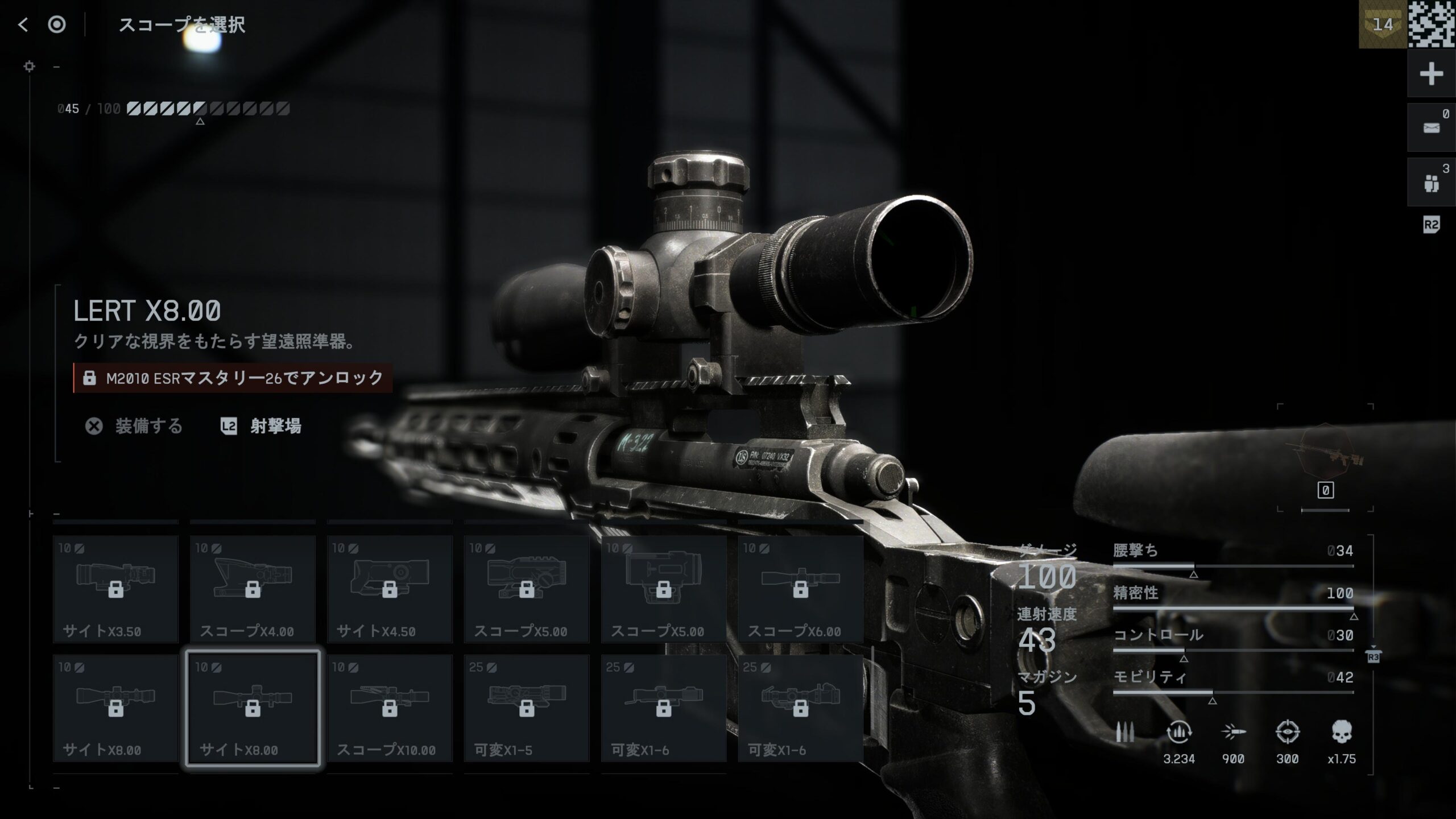Choose the スコープX4.00 scope tile

[253, 589]
